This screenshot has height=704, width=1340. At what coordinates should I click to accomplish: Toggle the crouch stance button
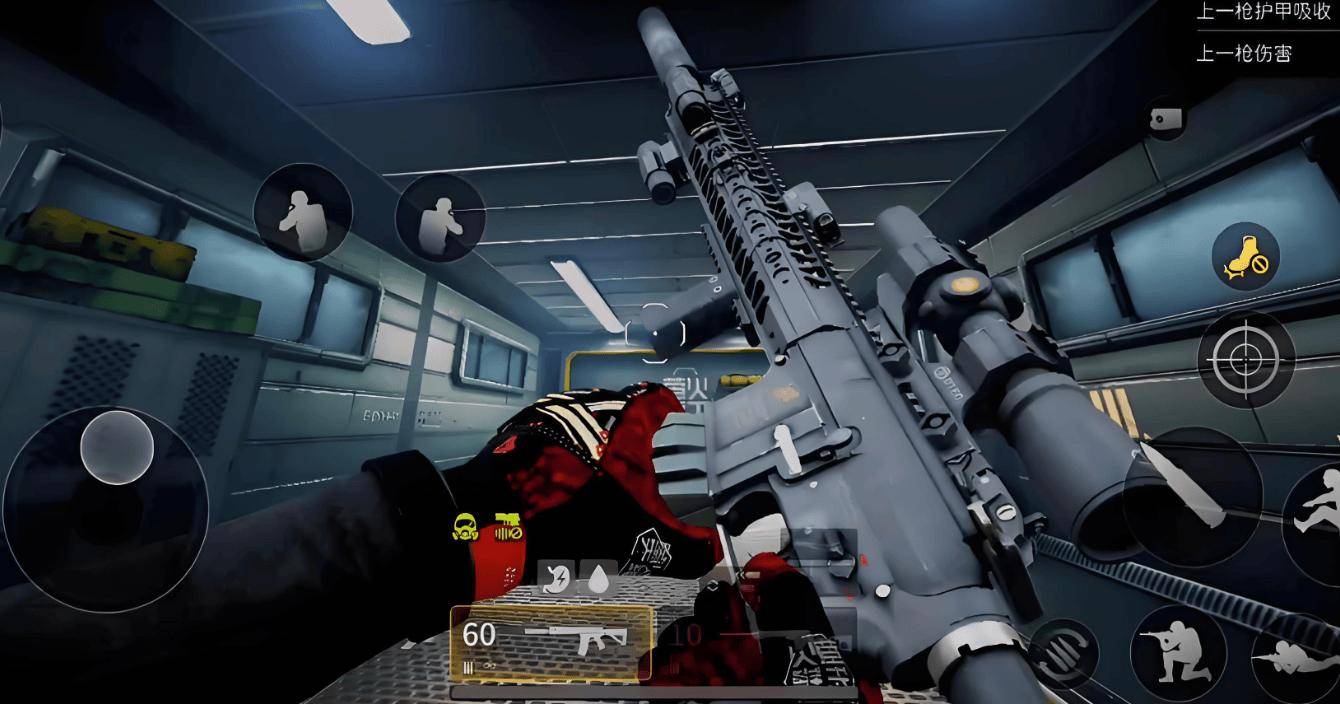tap(1178, 655)
